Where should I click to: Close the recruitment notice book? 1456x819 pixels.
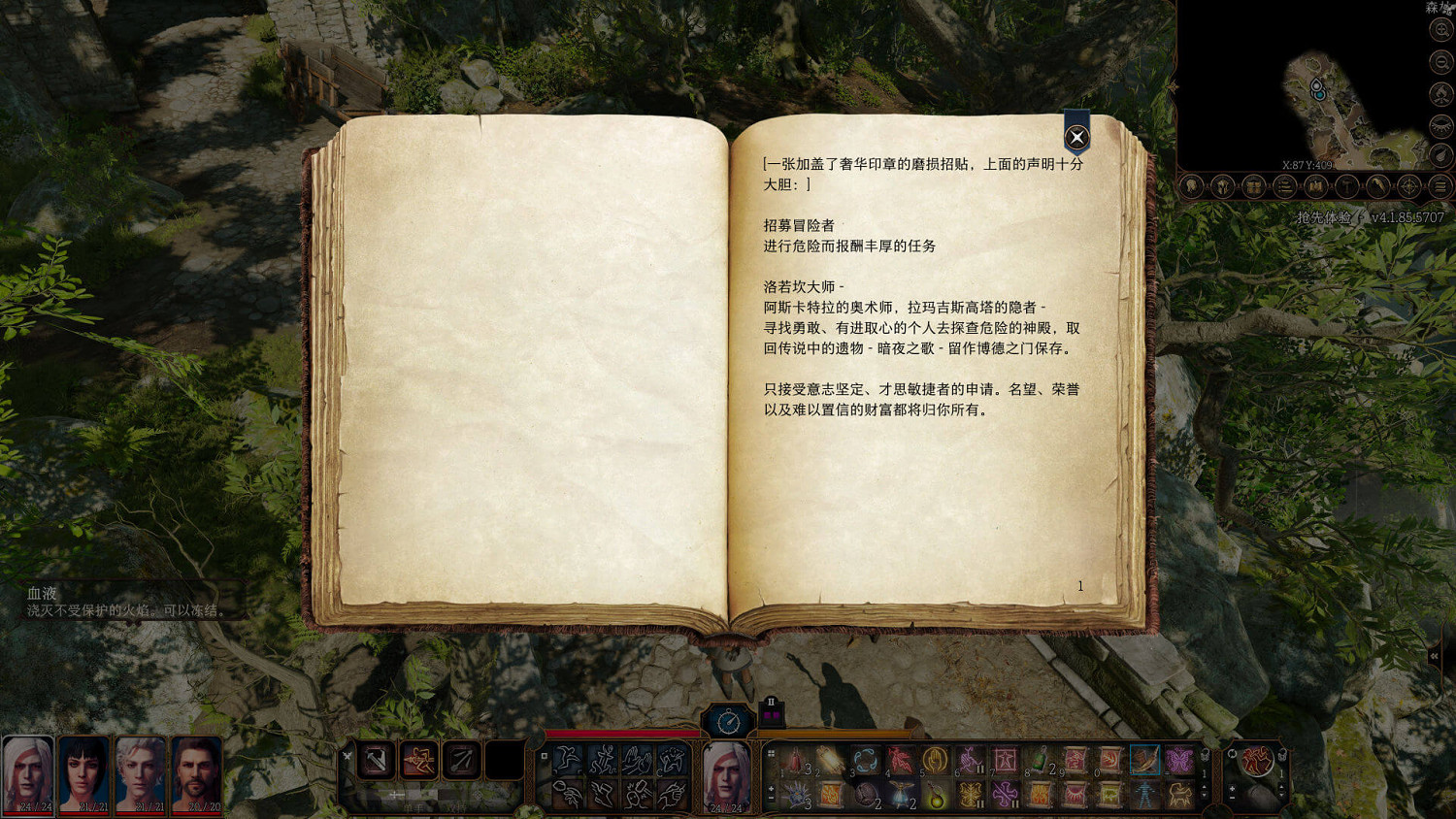click(1075, 137)
